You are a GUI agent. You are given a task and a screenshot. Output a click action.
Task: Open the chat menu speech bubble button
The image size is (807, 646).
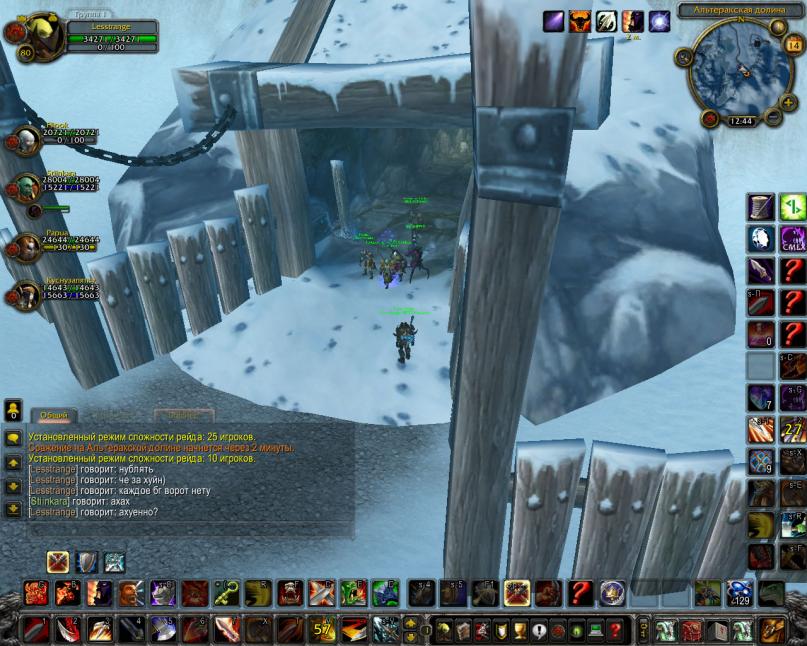tap(13, 438)
